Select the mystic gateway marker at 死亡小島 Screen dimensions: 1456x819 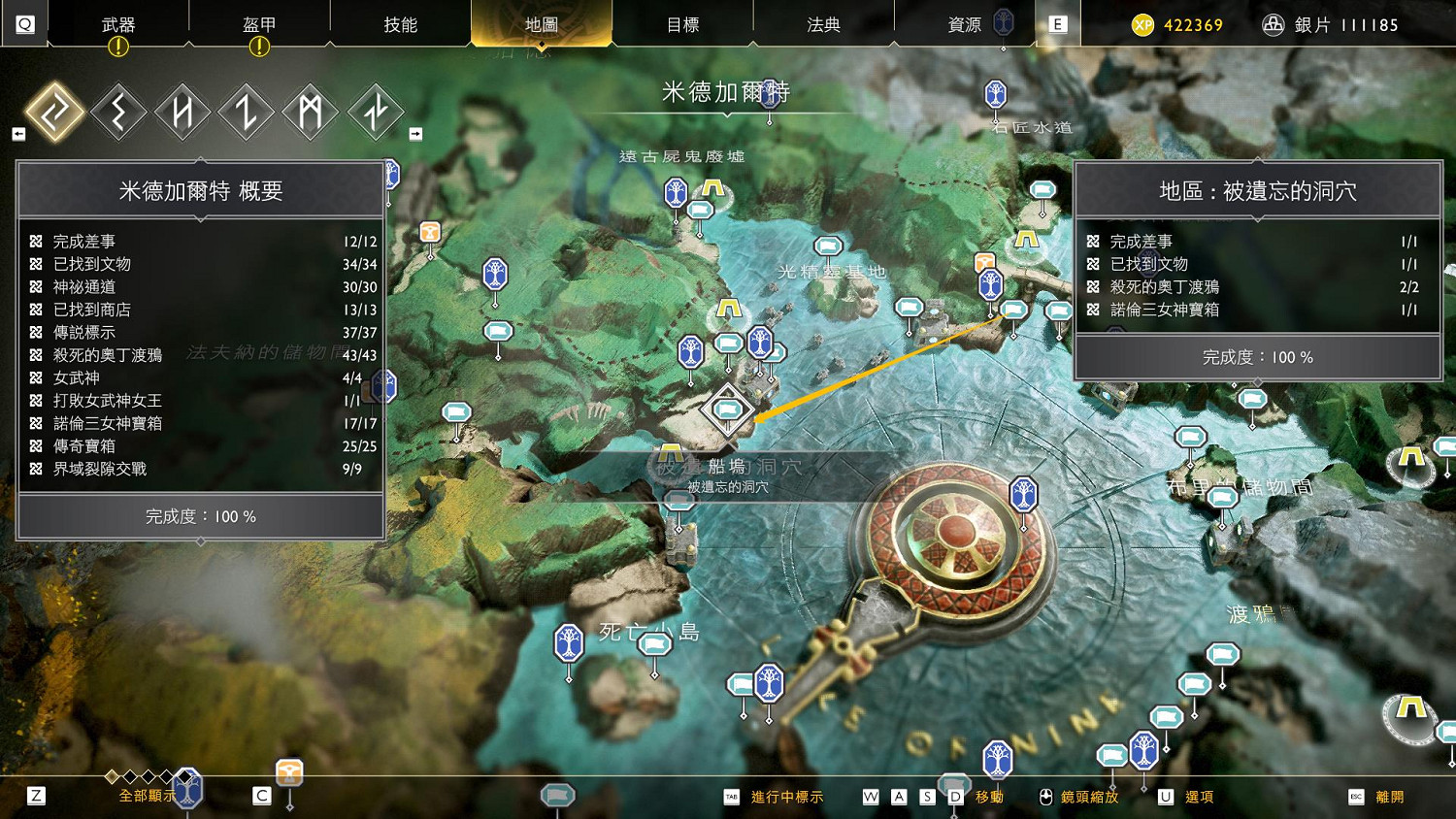[569, 640]
